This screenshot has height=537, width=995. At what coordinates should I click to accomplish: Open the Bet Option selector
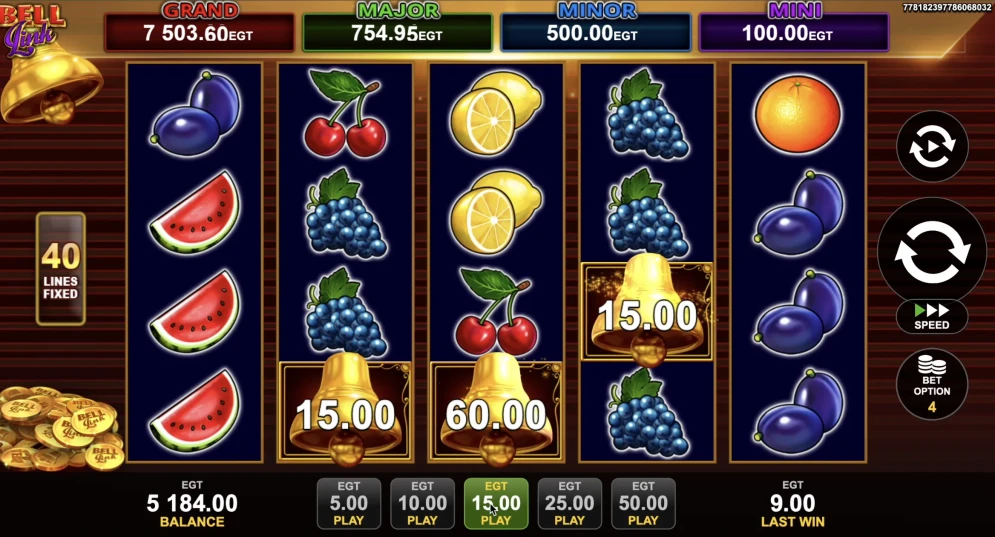pyautogui.click(x=931, y=384)
